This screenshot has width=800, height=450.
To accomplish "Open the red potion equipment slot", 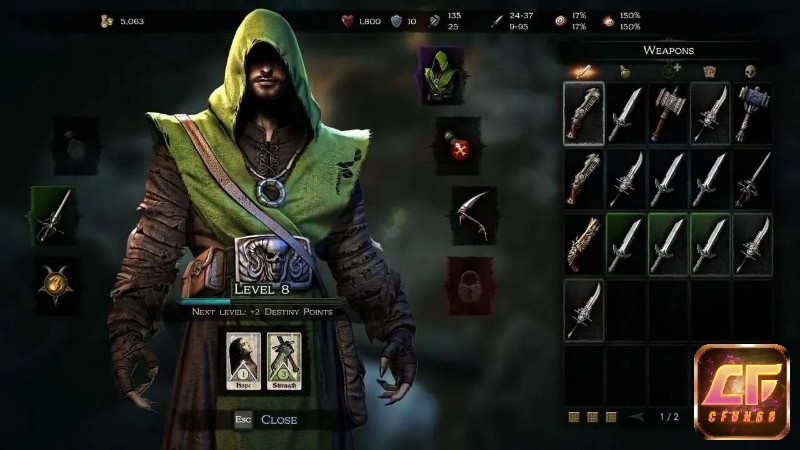I will tap(459, 147).
